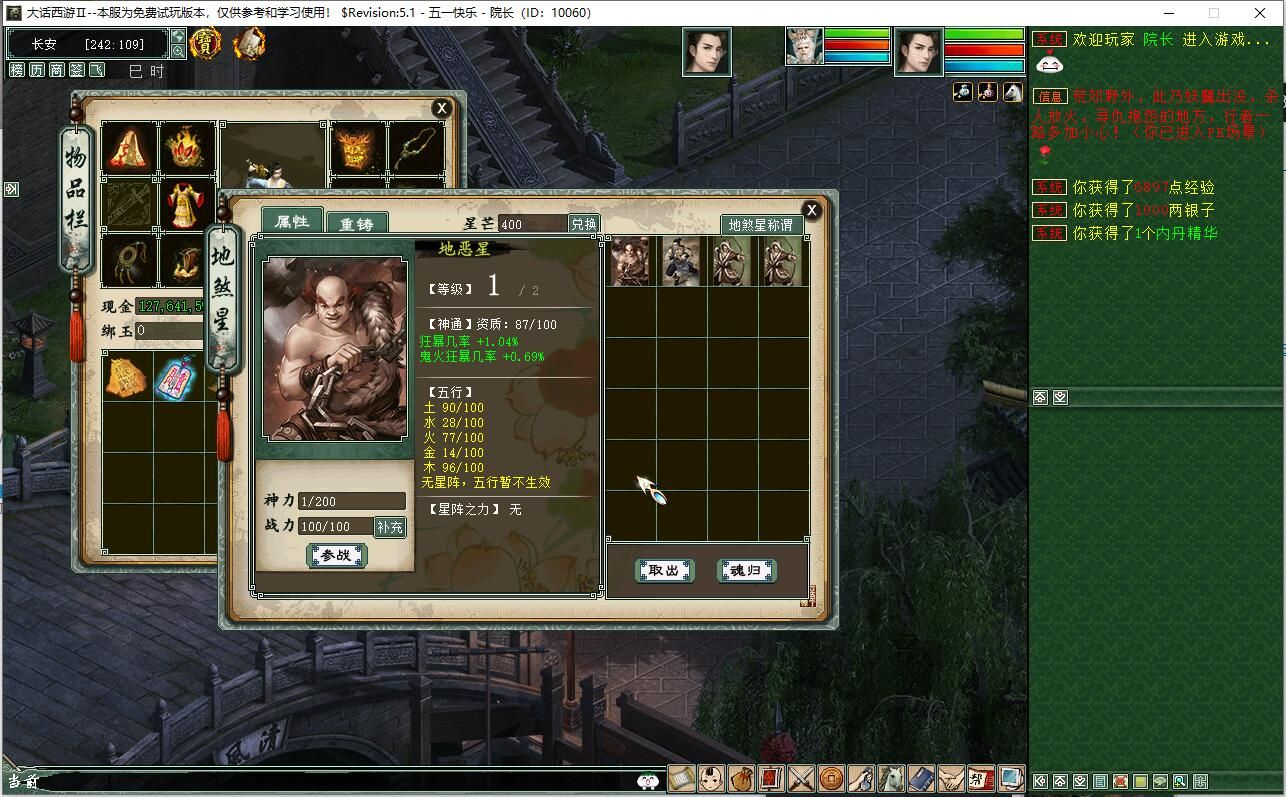Screen dimensions: 1286x797
Task: Pick the flaming demon mask slot
Action: pyautogui.click(x=357, y=148)
